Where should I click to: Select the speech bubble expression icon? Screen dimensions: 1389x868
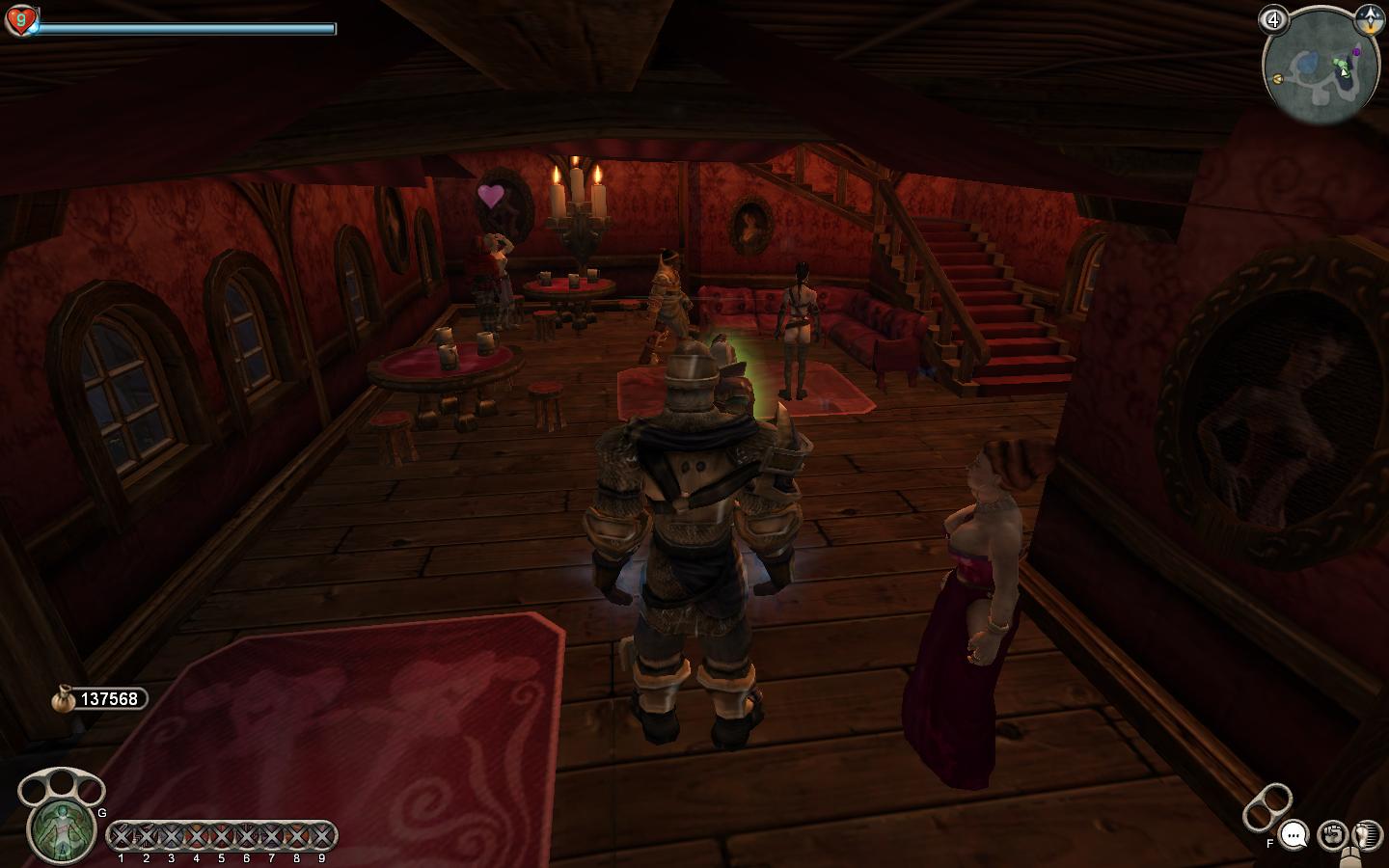coord(1294,833)
